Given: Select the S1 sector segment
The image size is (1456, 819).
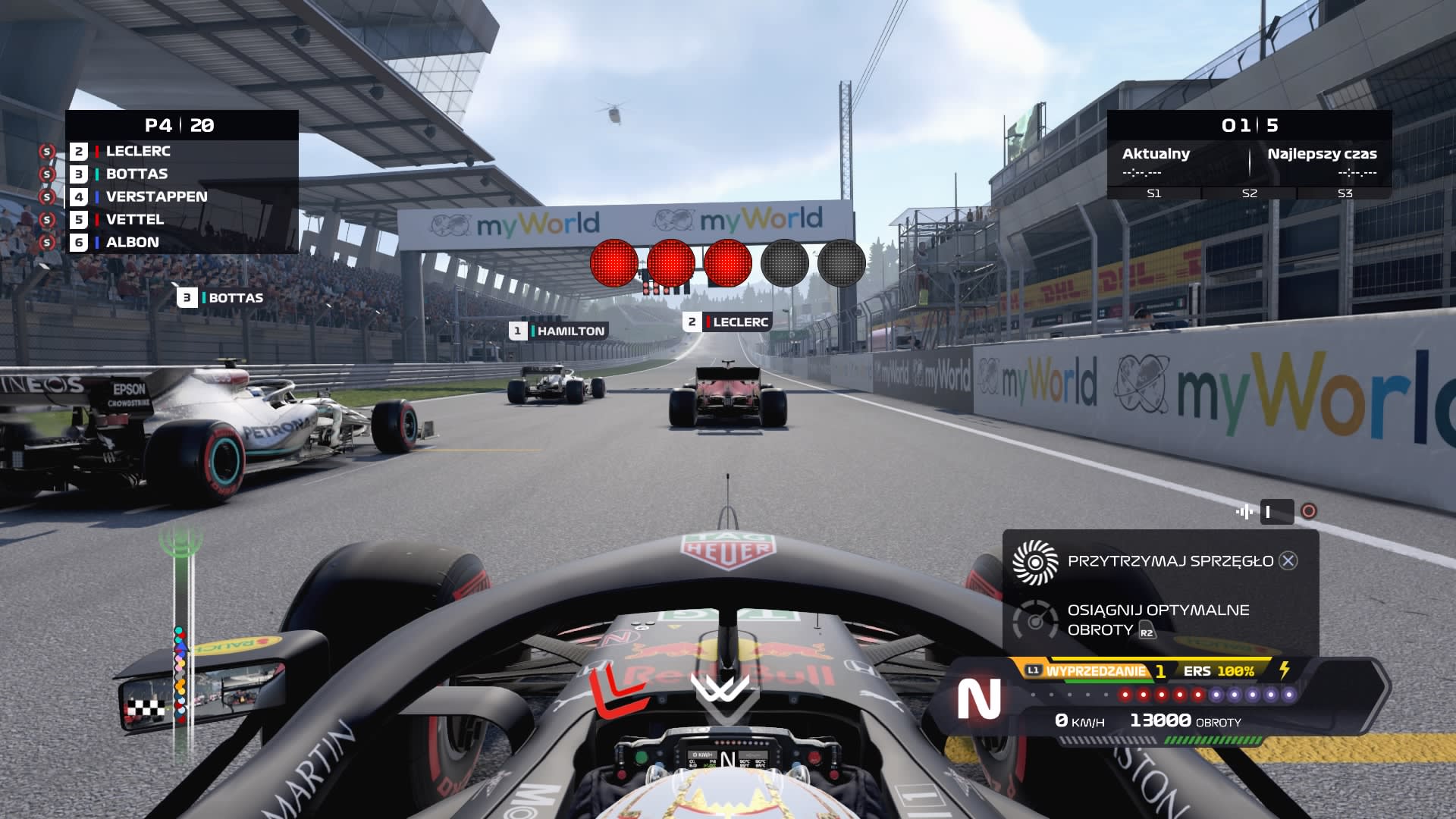Looking at the screenshot, I should coord(1154,193).
